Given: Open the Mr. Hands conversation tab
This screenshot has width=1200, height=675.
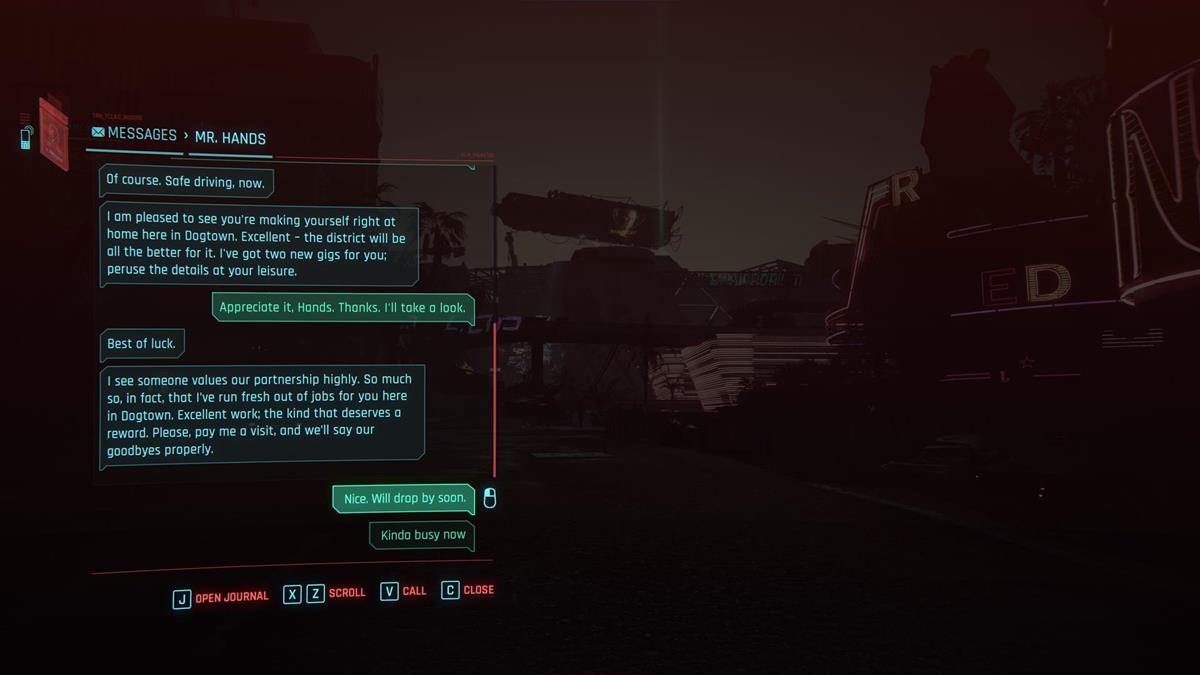Looking at the screenshot, I should pyautogui.click(x=230, y=138).
